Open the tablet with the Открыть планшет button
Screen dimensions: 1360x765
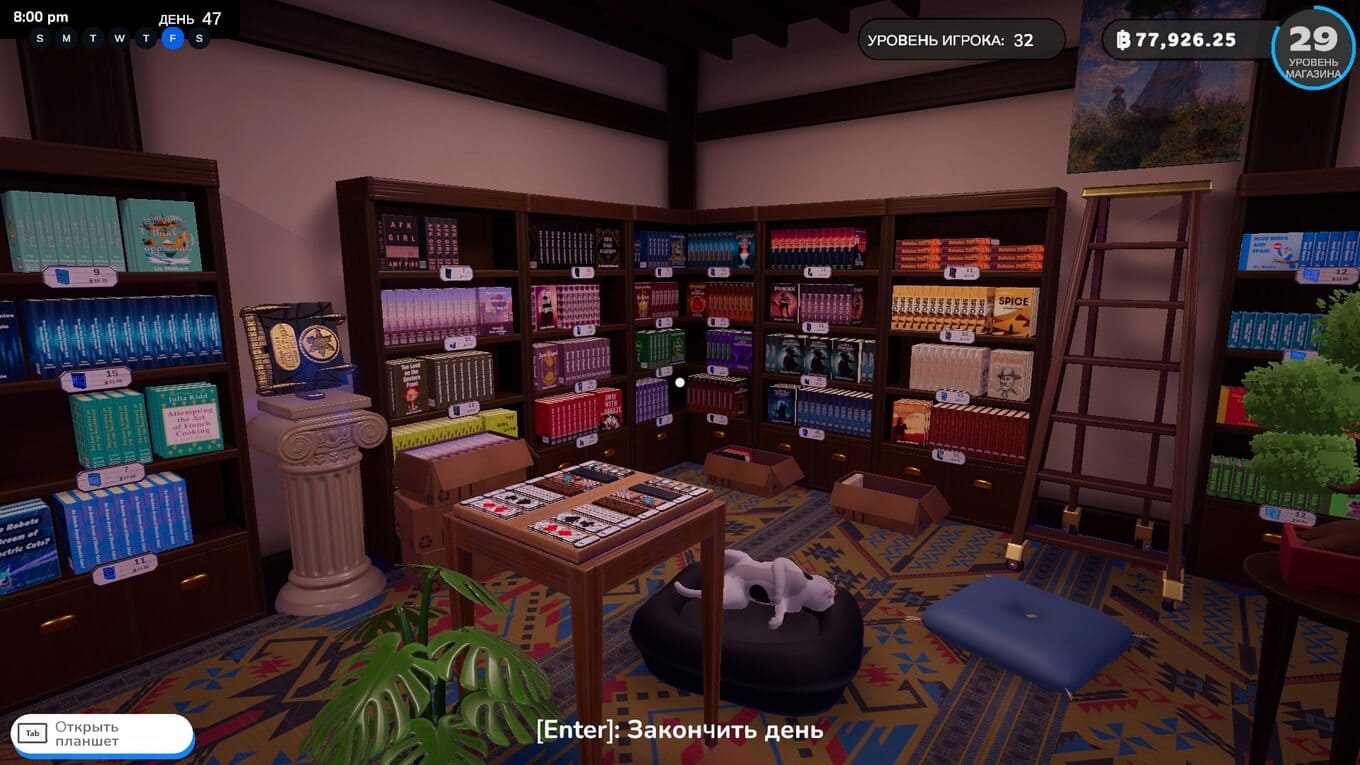coord(101,734)
